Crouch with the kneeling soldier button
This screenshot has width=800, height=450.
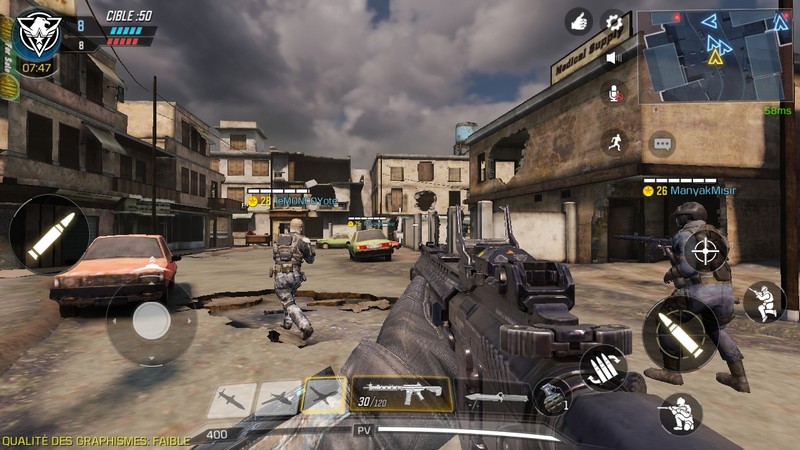point(680,414)
